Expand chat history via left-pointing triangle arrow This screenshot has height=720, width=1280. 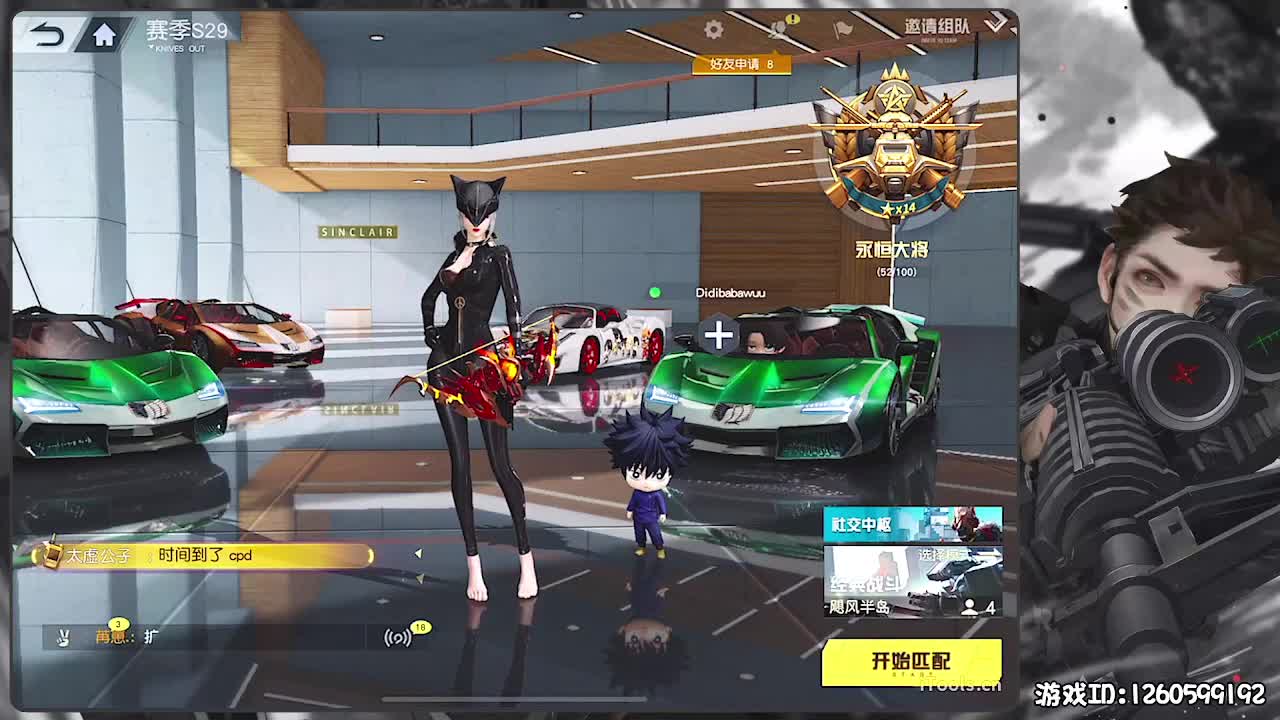[419, 551]
